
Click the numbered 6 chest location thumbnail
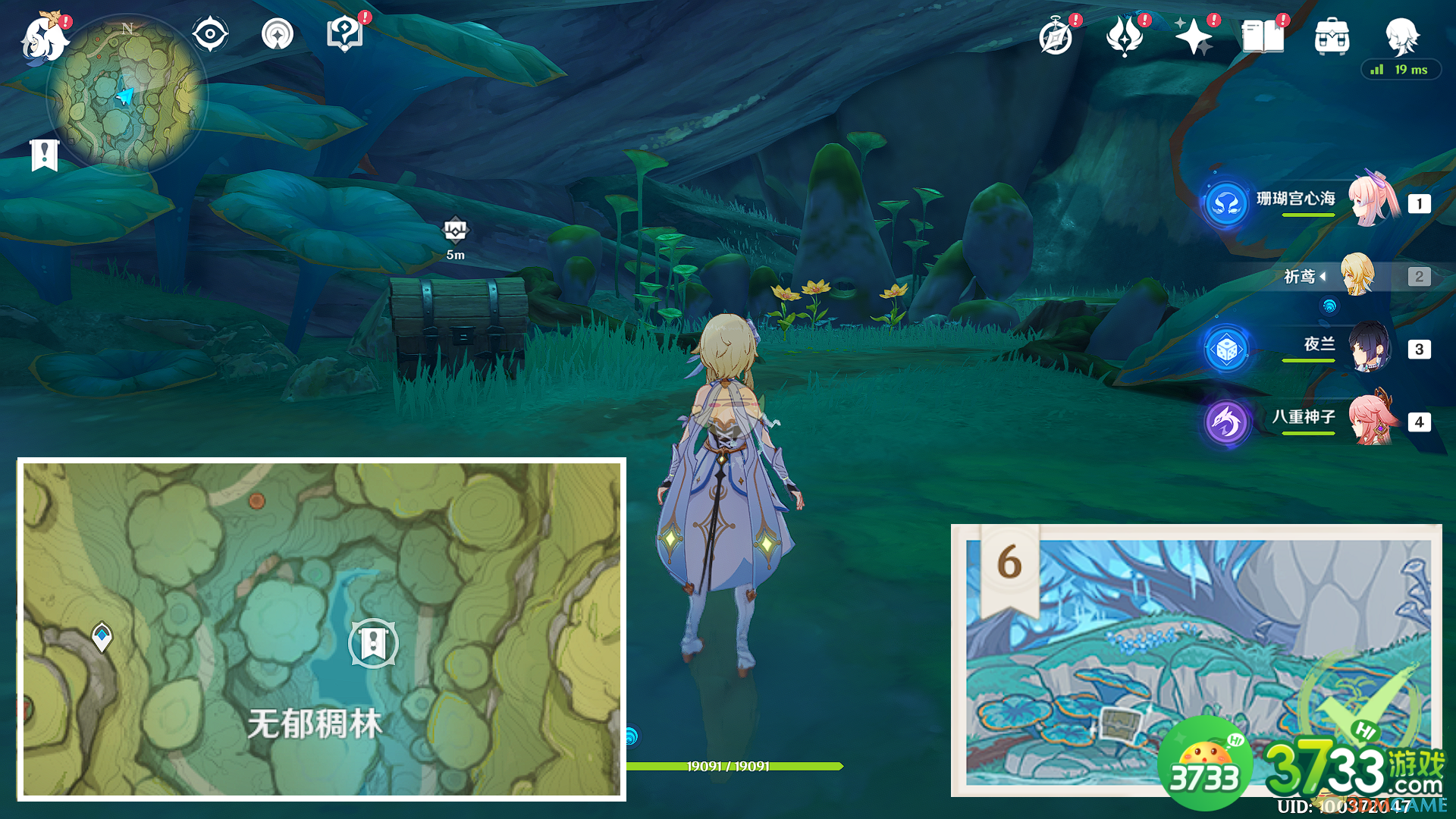pos(1197,660)
